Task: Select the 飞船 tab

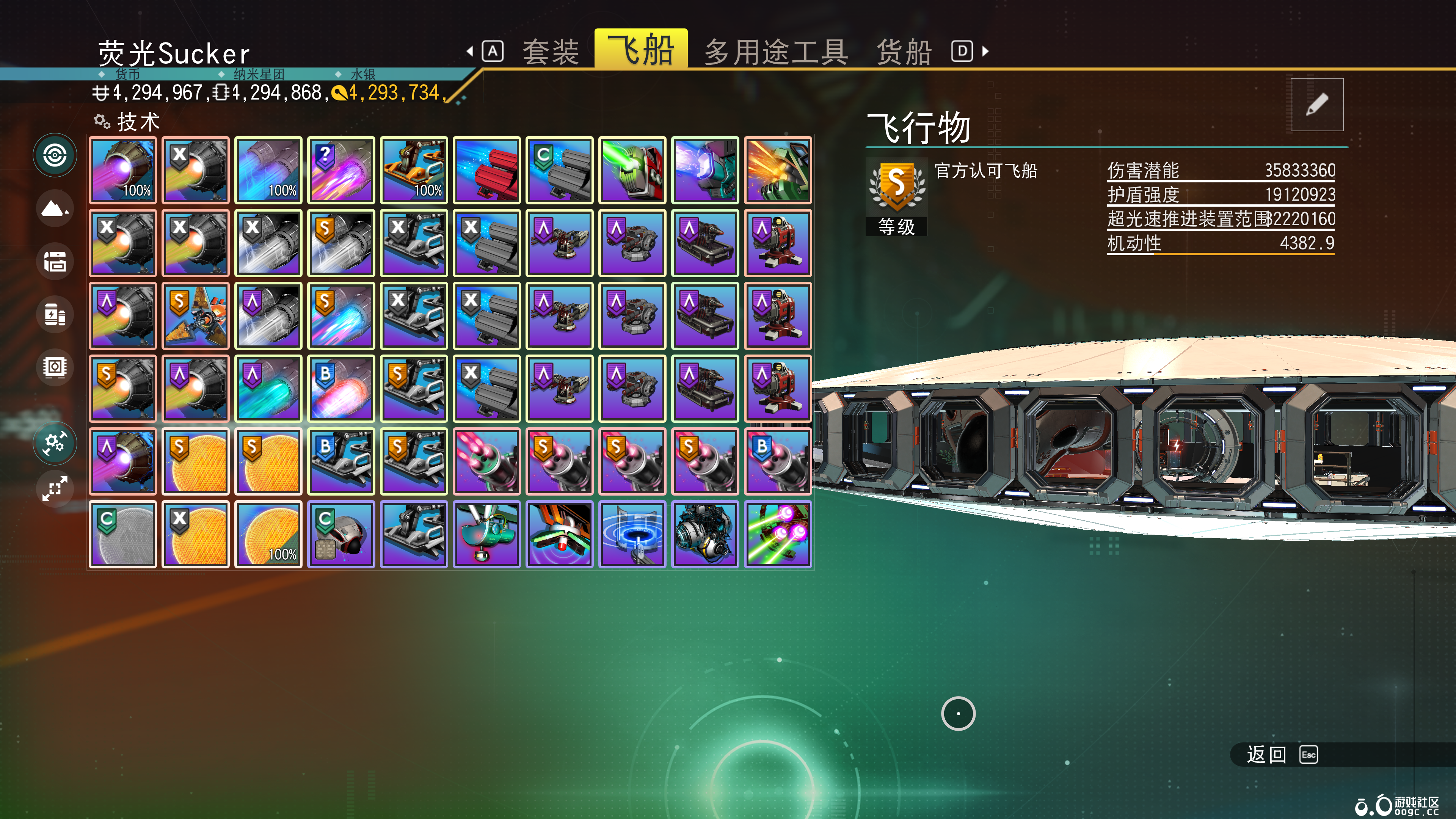Action: tap(640, 50)
